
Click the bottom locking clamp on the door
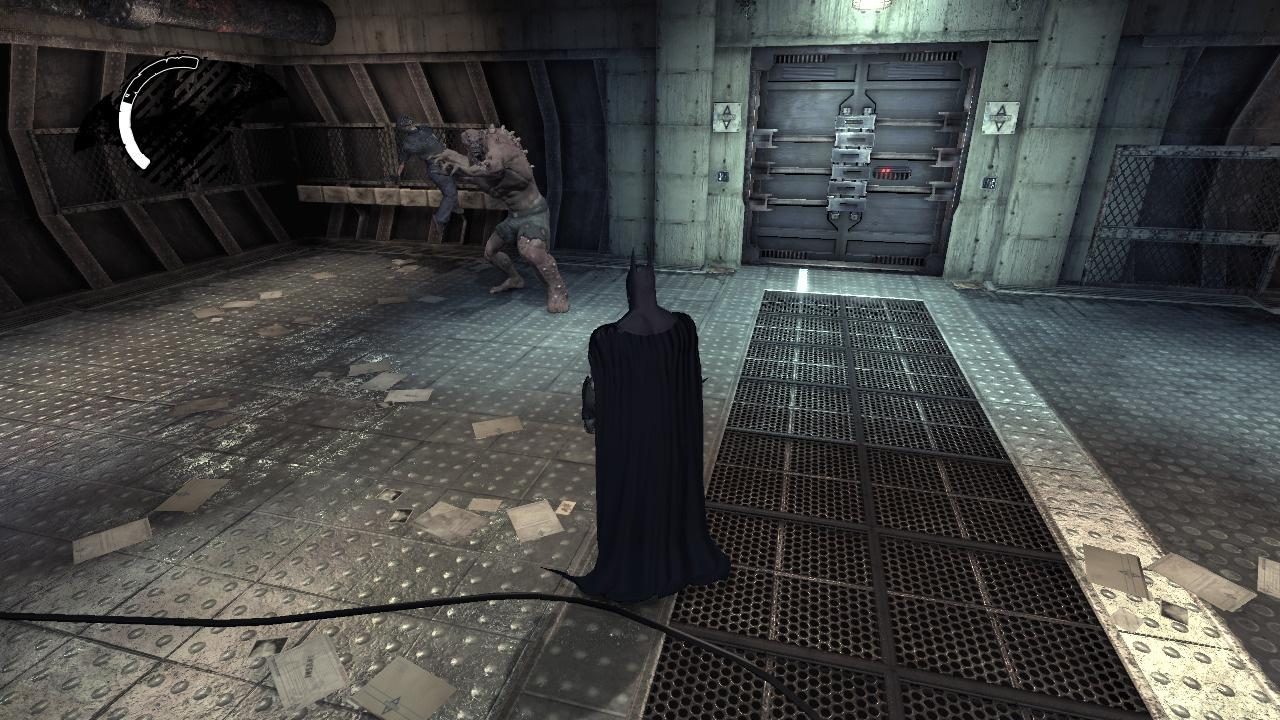click(847, 205)
